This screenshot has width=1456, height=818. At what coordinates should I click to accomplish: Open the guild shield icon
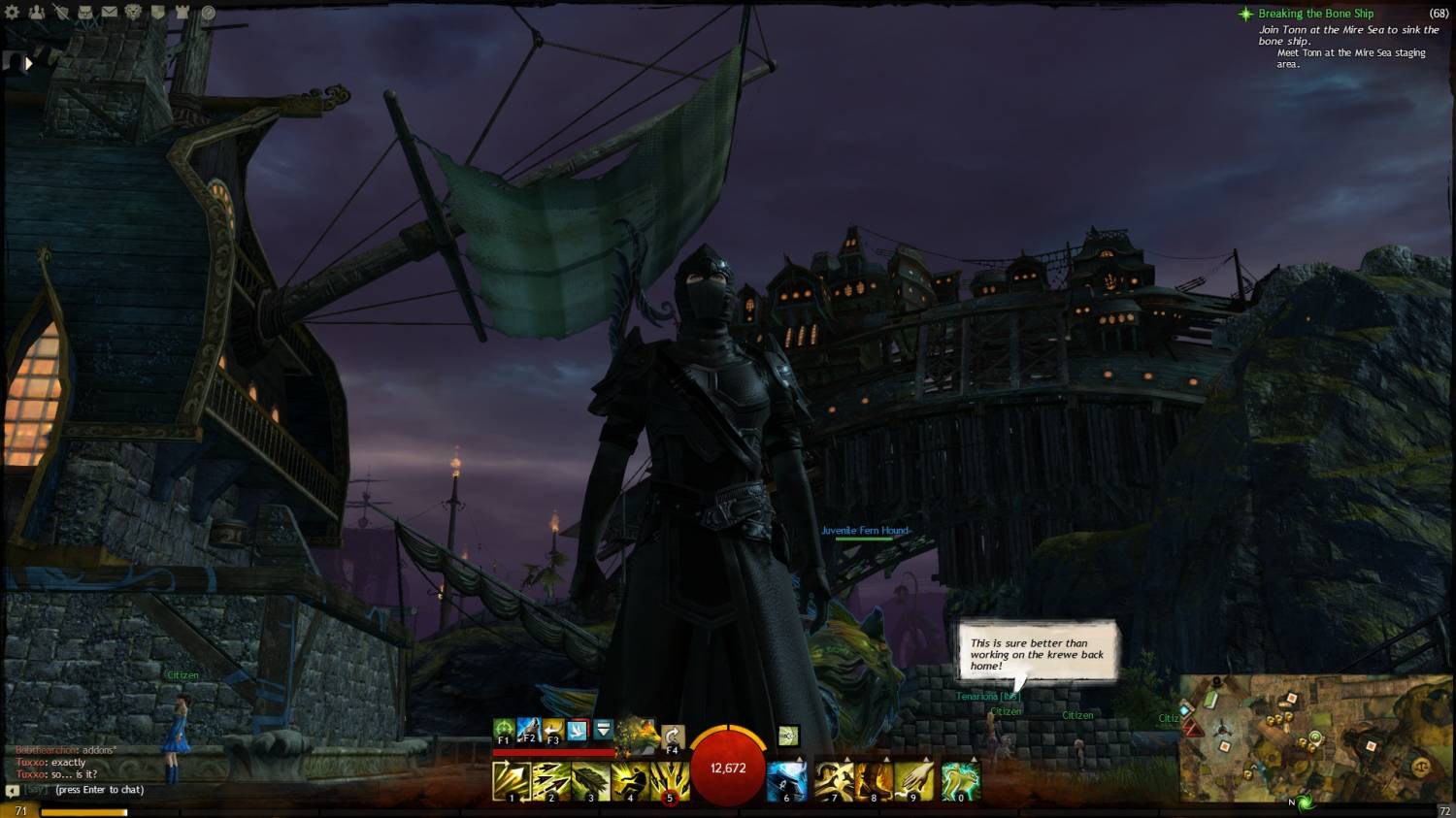tap(158, 13)
